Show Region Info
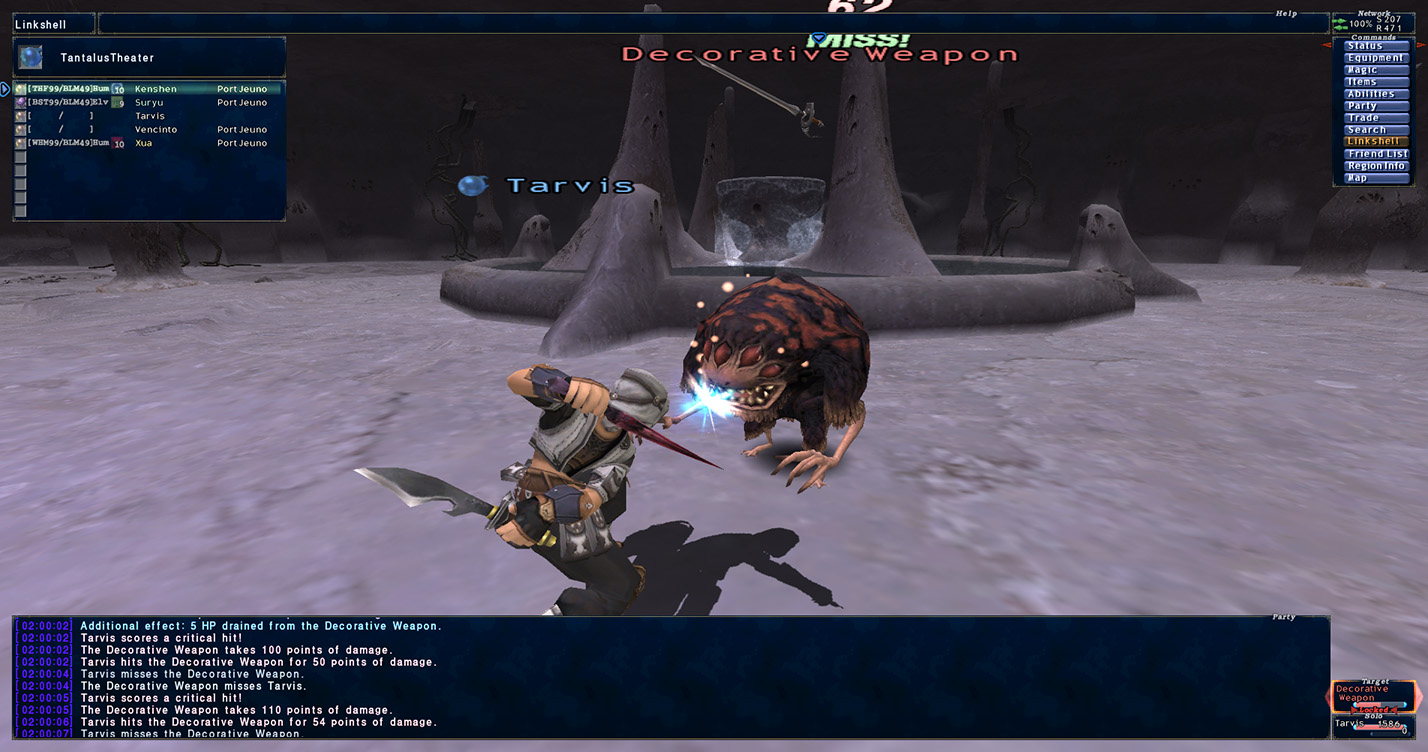The width and height of the screenshot is (1428, 752). click(1375, 166)
